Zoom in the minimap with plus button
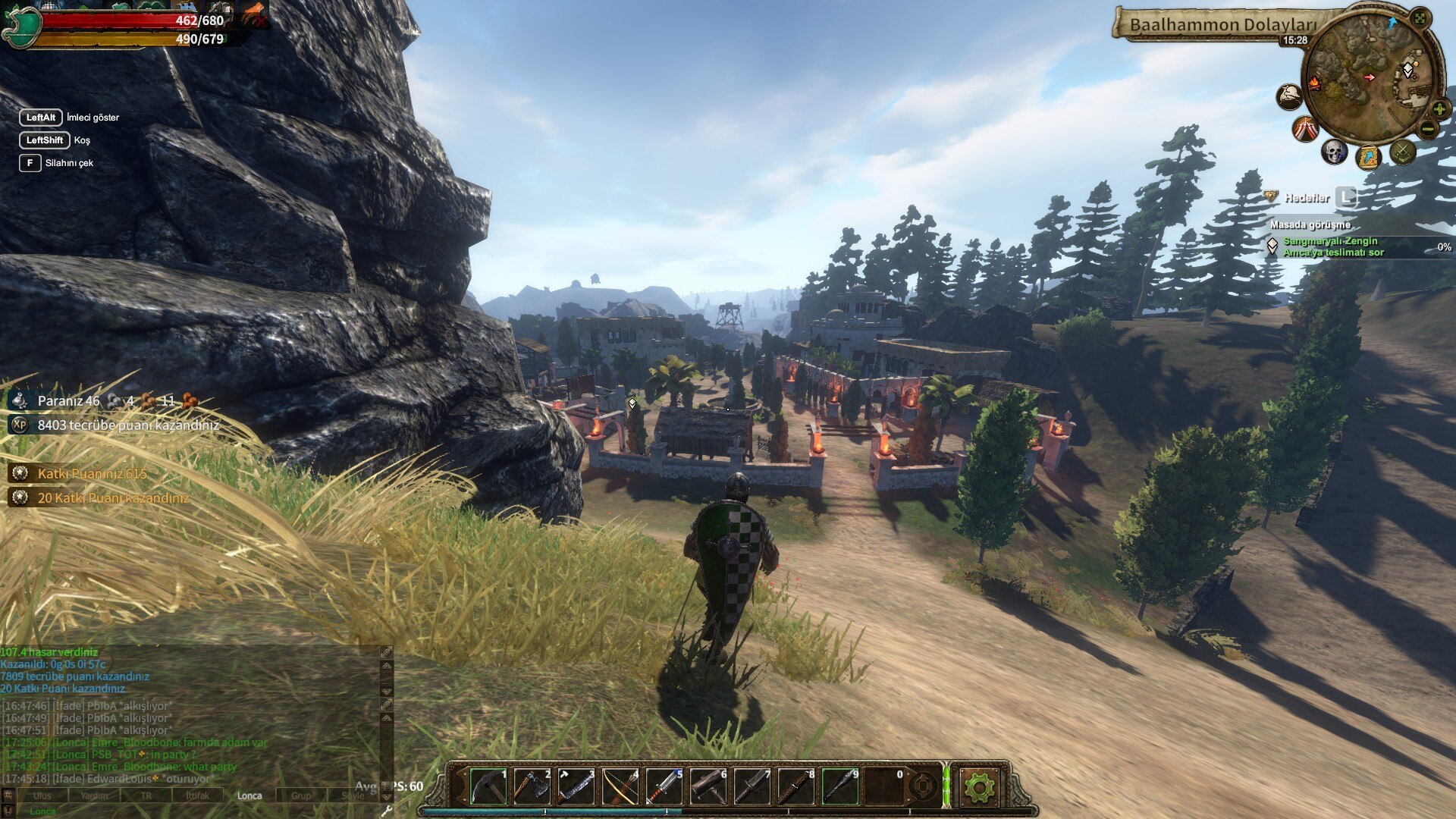 coord(1439,109)
